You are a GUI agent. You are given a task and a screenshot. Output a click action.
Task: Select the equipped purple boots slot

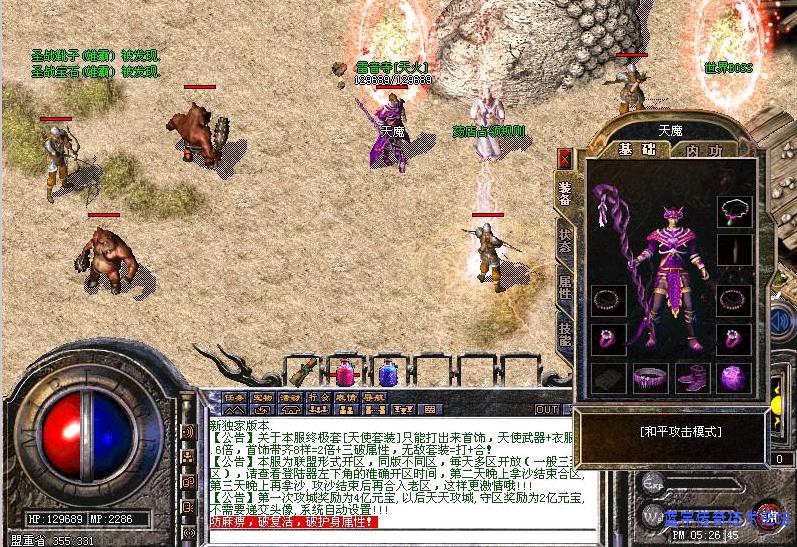691,378
